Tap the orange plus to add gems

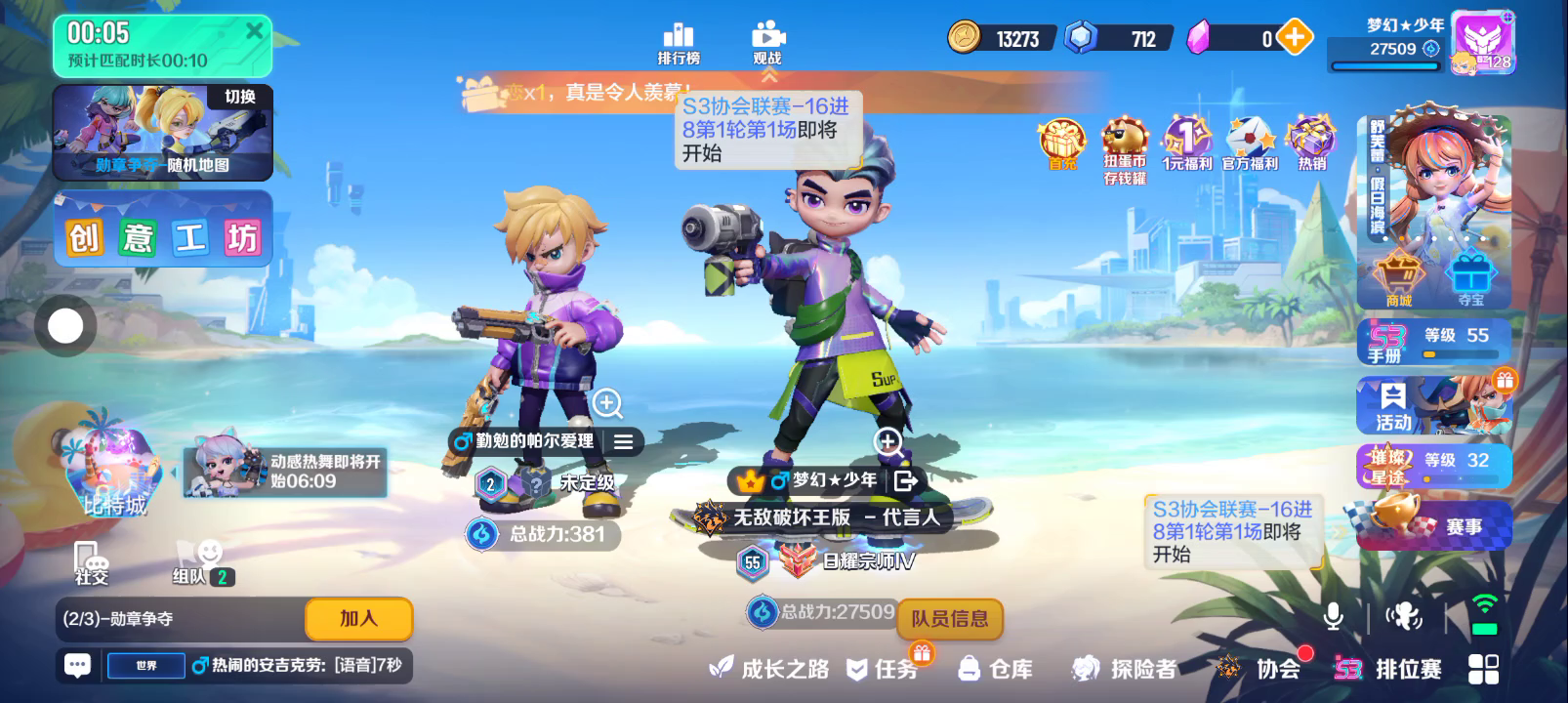[x=1295, y=38]
